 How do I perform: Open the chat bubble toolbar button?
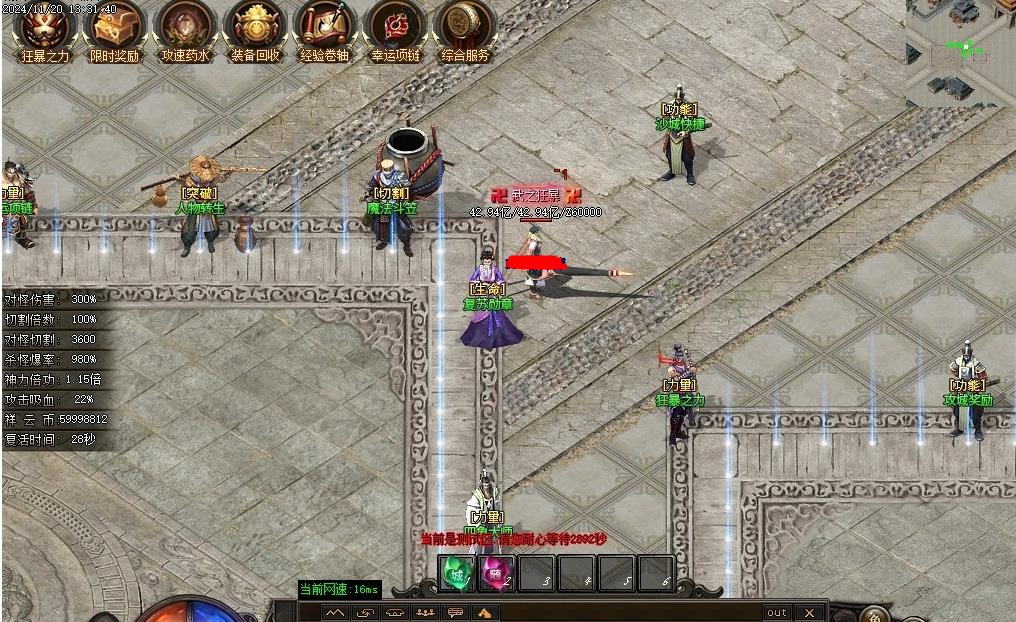click(455, 612)
